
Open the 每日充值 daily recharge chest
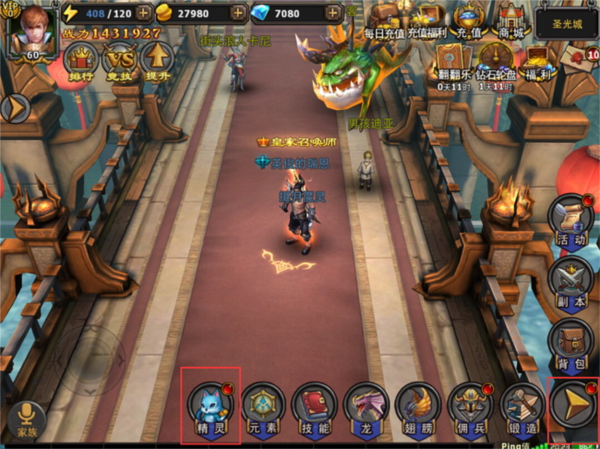pyautogui.click(x=383, y=18)
